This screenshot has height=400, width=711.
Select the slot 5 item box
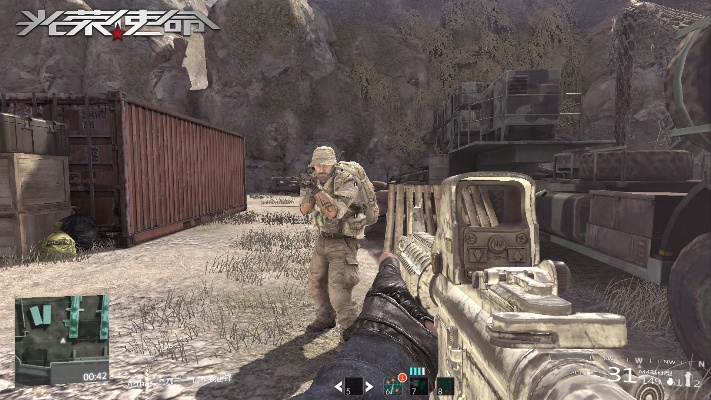tap(354, 386)
